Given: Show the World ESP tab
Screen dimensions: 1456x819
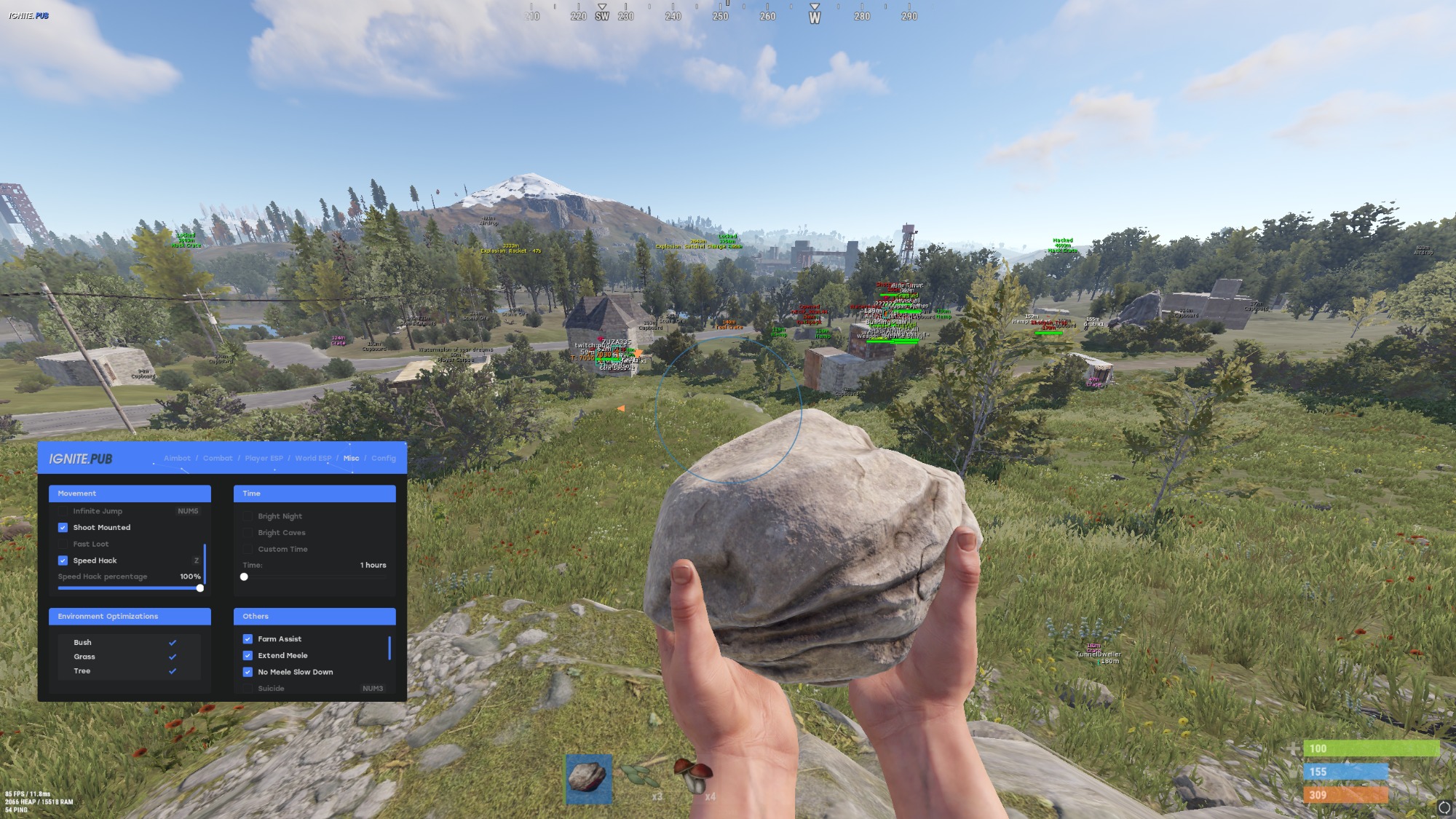Looking at the screenshot, I should coord(313,459).
